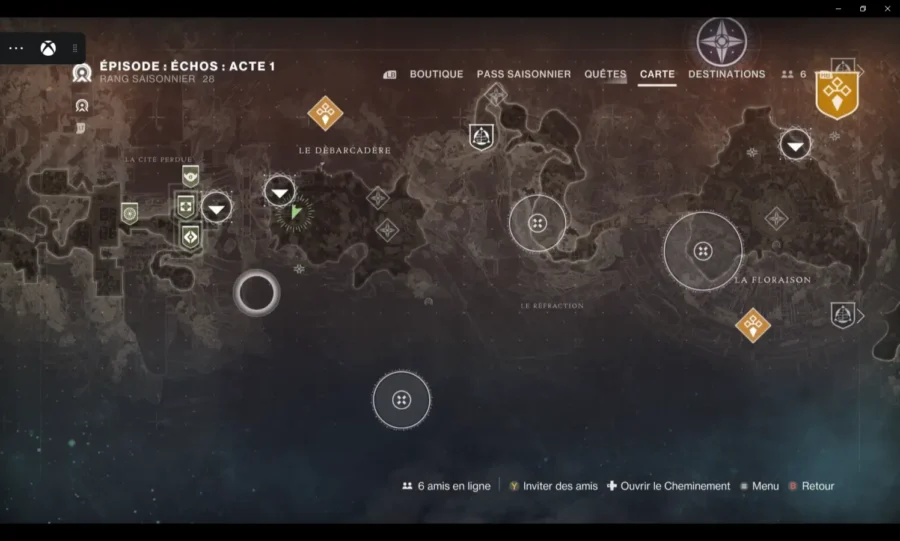Select the Carte tab
900x541 pixels.
tap(657, 74)
